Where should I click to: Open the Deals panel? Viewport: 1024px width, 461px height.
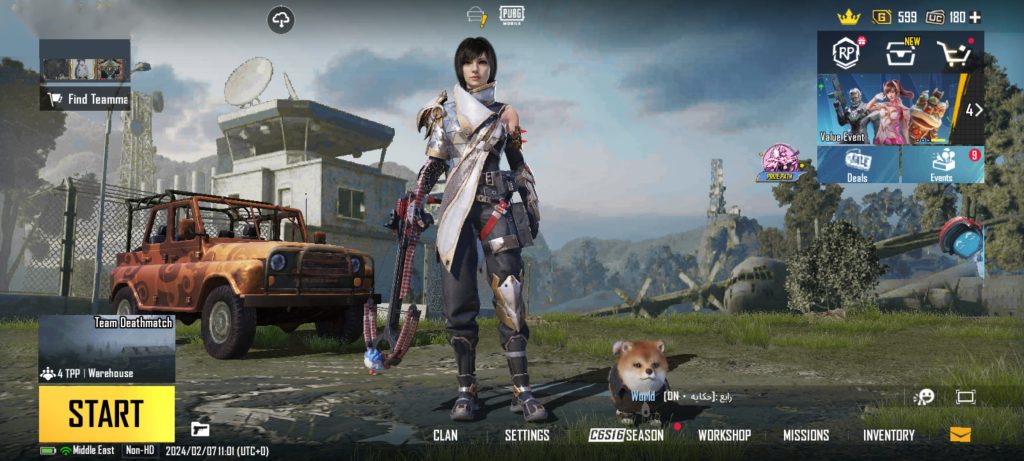[857, 165]
